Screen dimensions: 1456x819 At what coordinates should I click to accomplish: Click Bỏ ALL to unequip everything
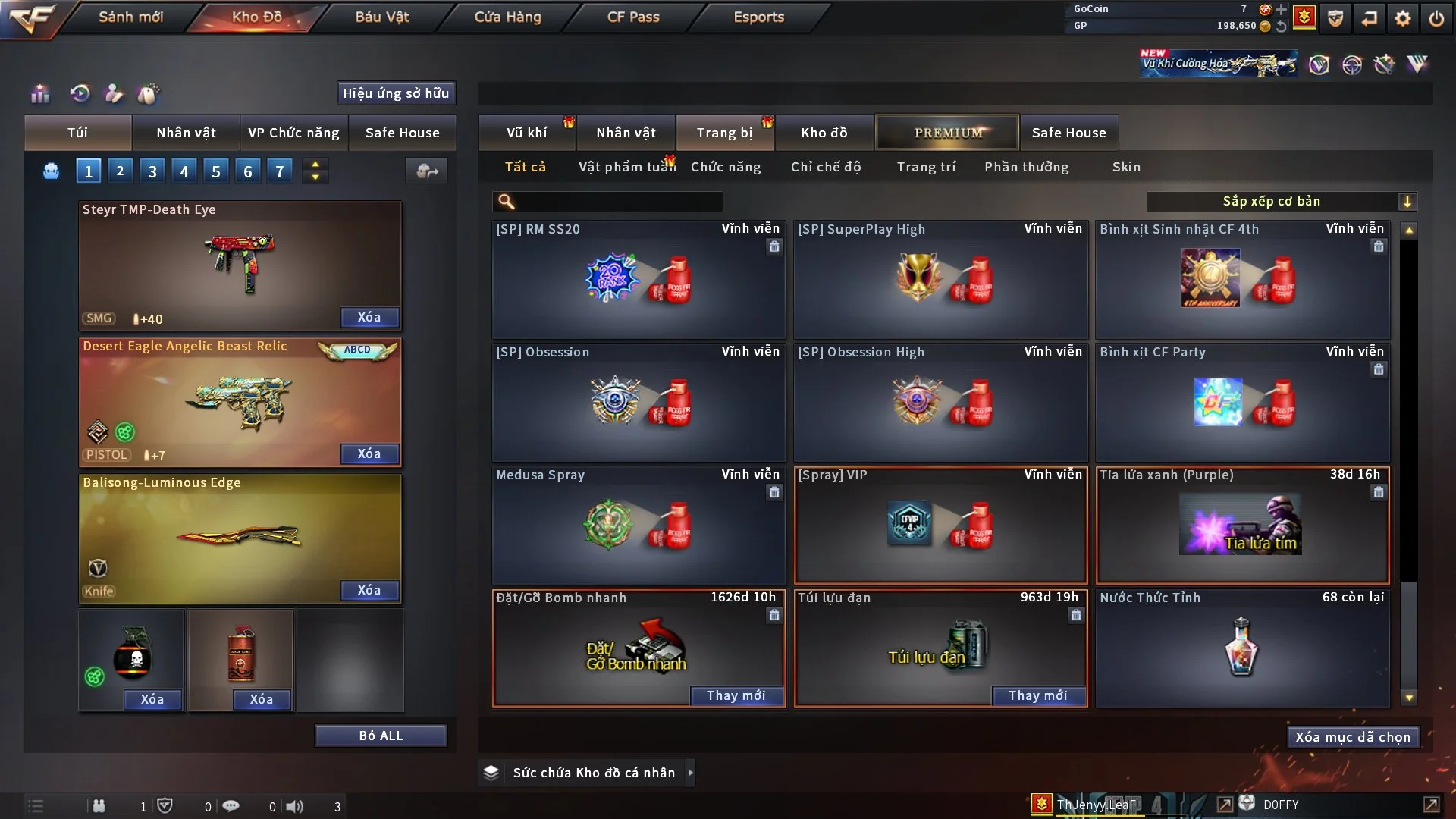[381, 736]
